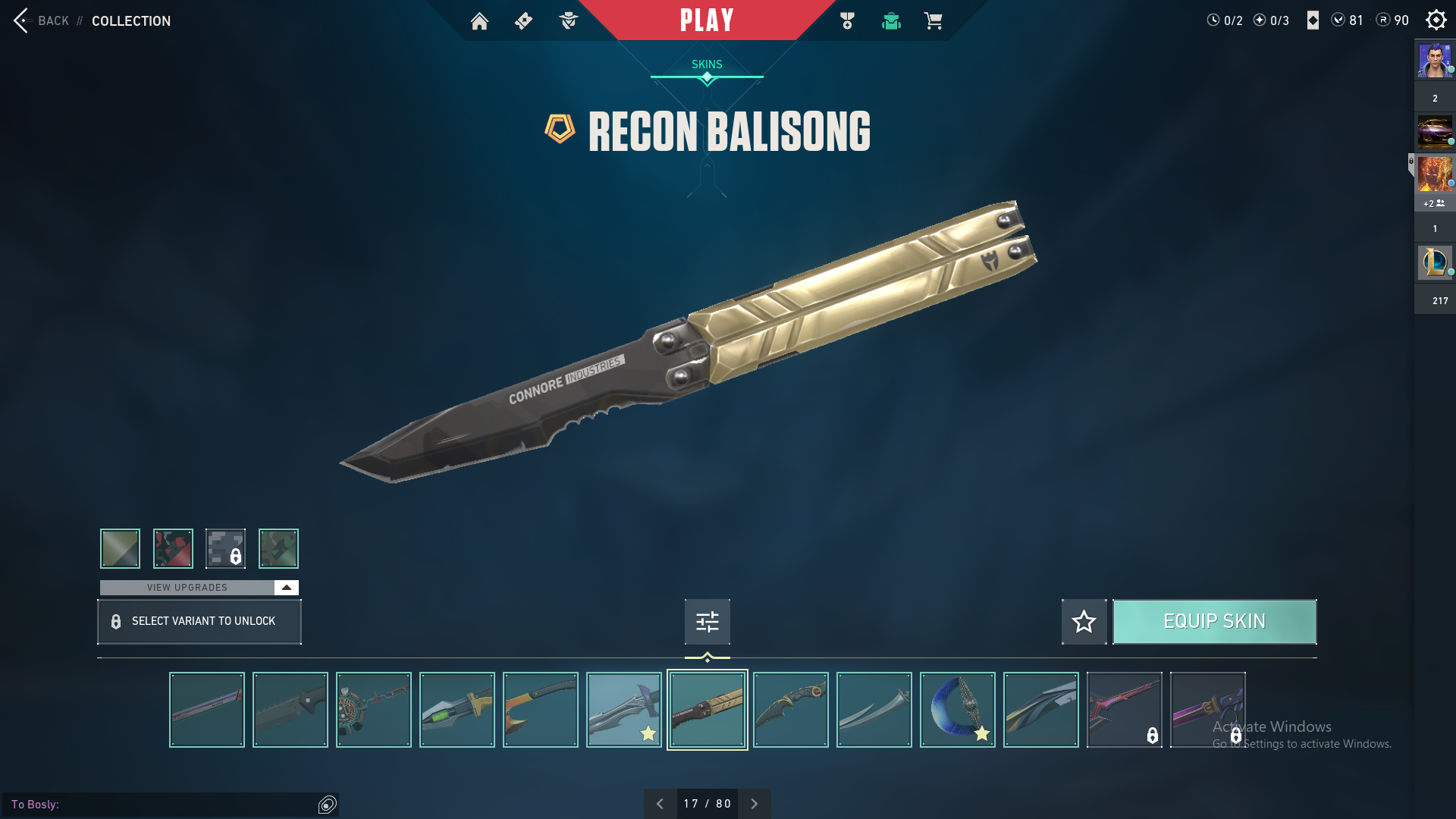Select the karambit knife skin thumbnail
The image size is (1456, 819).
point(790,710)
